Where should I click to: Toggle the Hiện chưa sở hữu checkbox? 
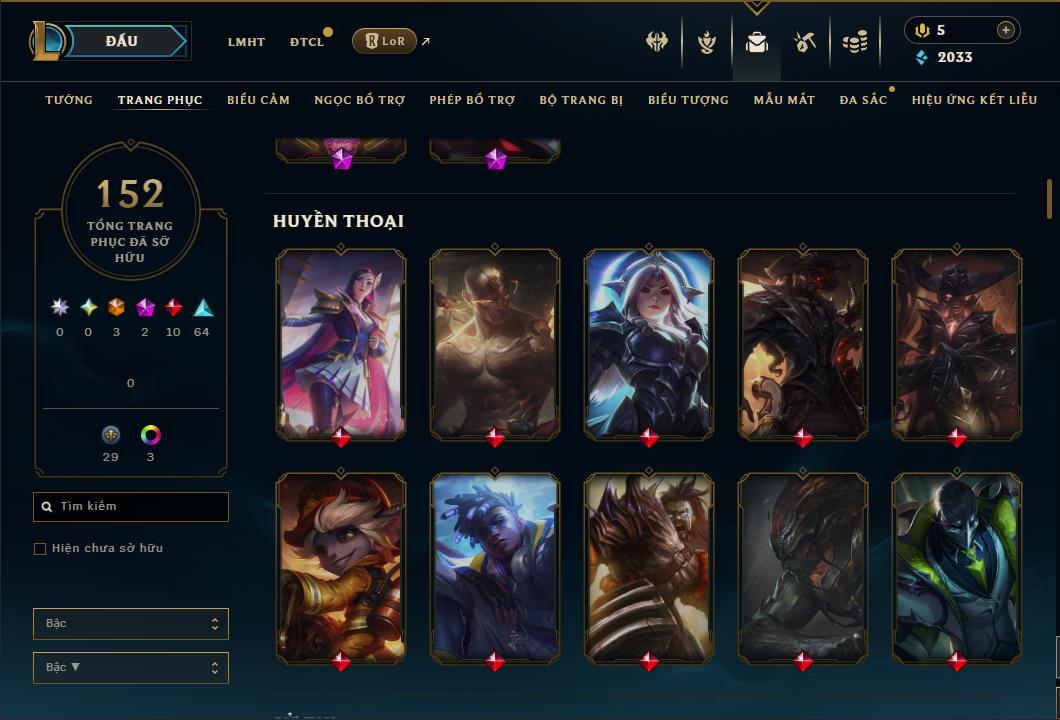click(40, 549)
